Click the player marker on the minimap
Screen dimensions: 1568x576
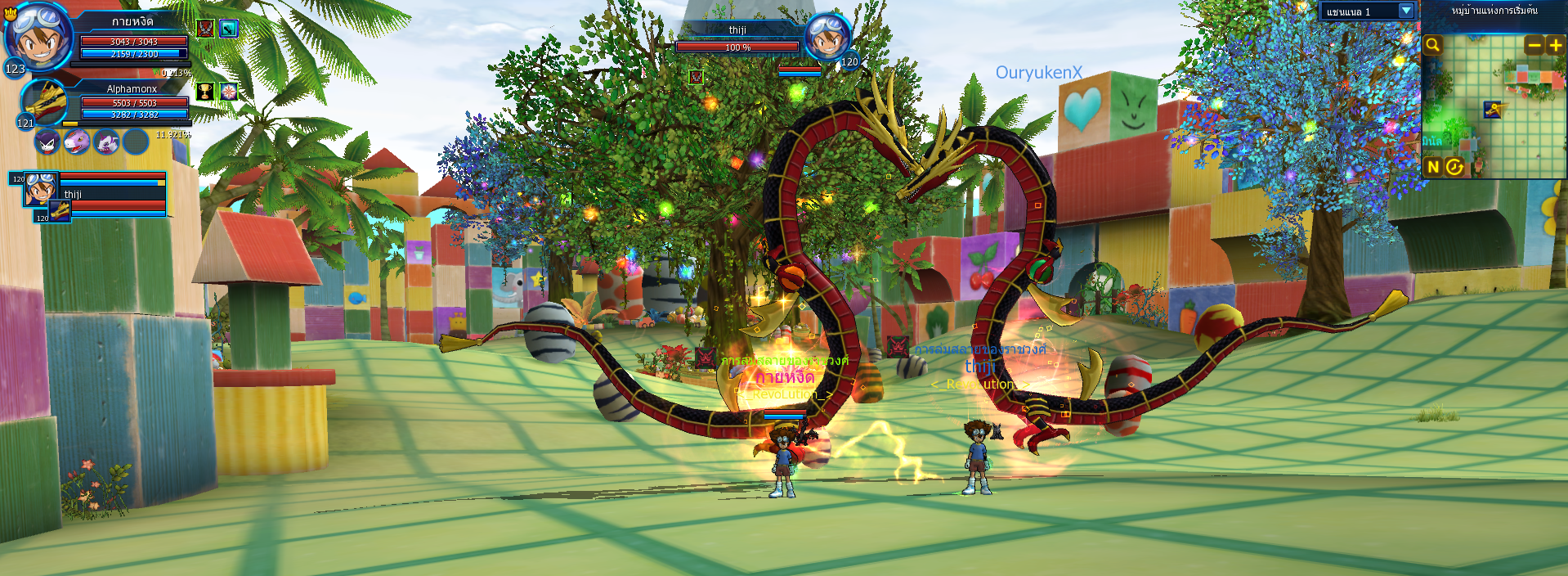point(1493,110)
